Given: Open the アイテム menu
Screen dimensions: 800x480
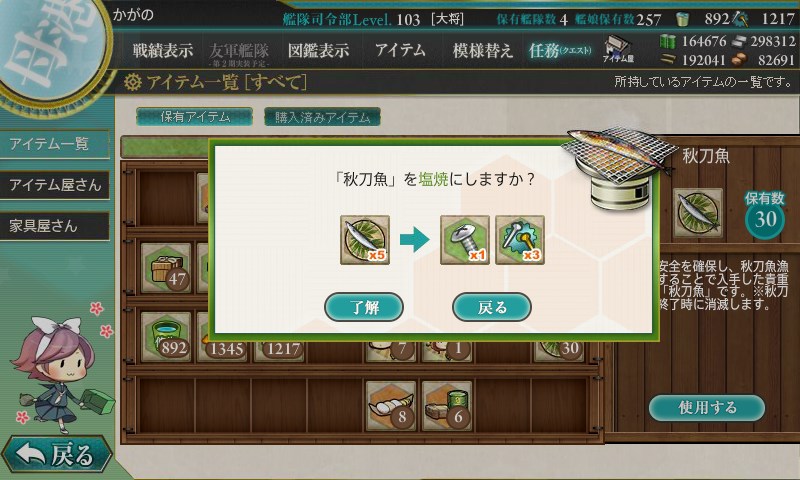Looking at the screenshot, I should [400, 50].
